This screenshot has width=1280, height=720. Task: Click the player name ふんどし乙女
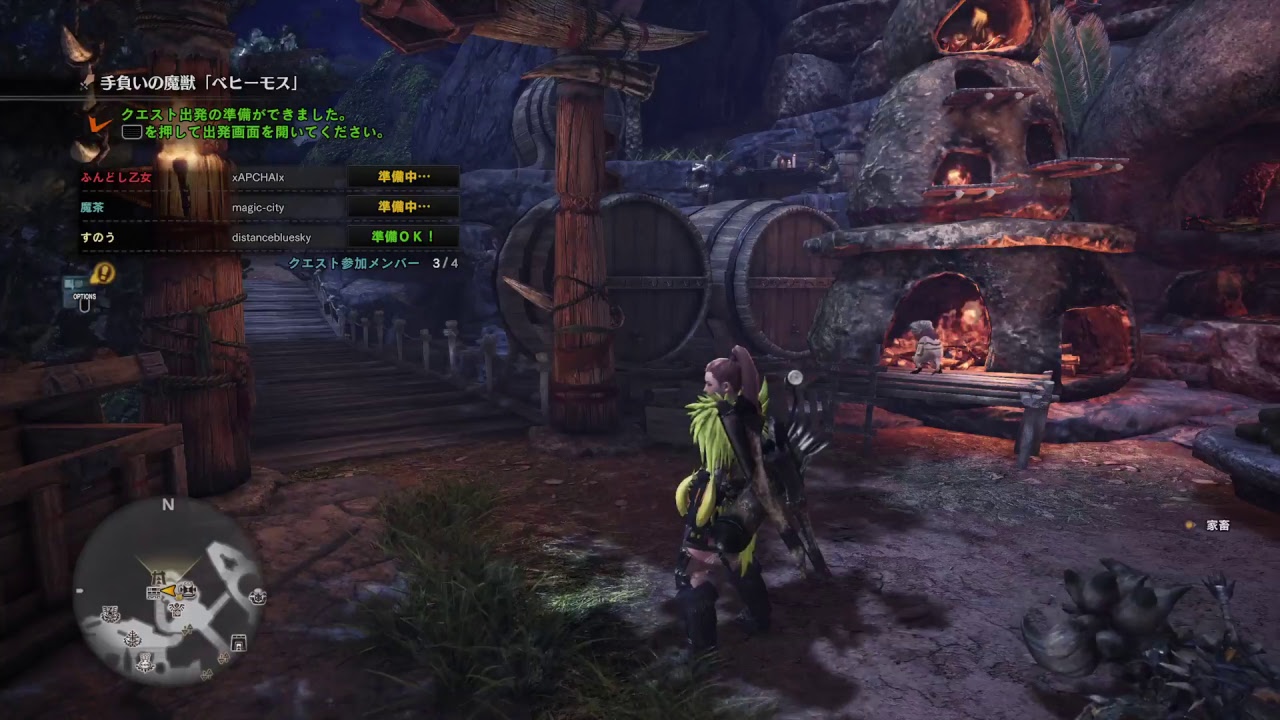[118, 175]
